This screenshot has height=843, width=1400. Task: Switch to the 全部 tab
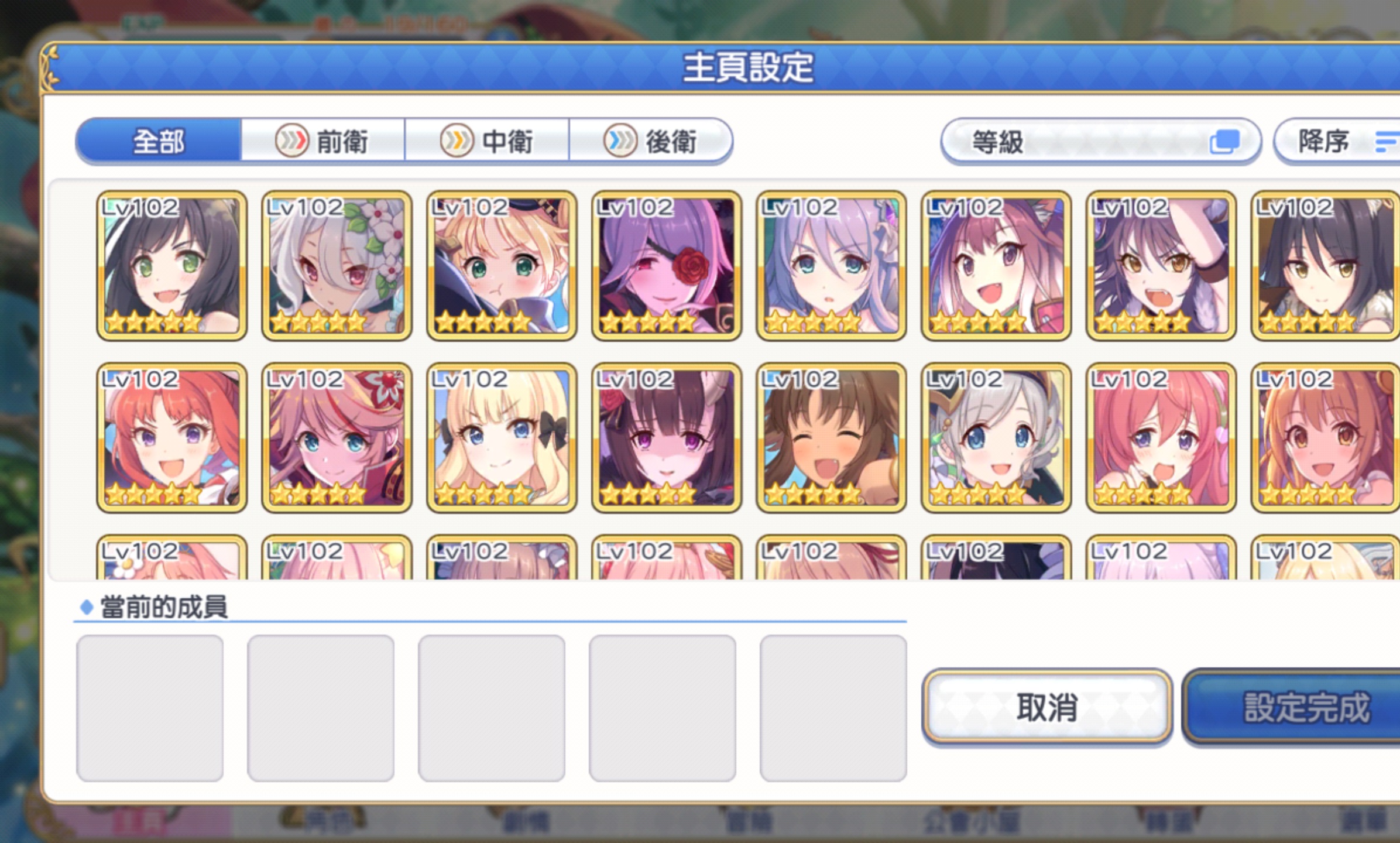[x=159, y=142]
